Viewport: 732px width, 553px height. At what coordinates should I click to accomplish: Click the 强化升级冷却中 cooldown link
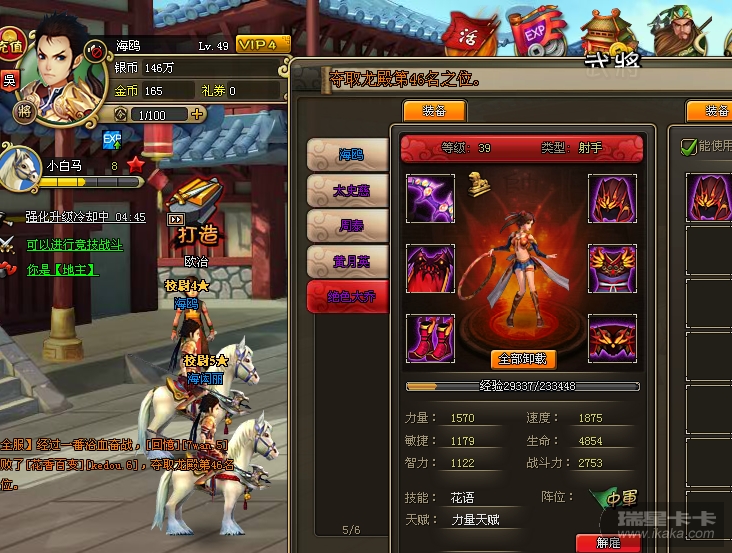85,217
